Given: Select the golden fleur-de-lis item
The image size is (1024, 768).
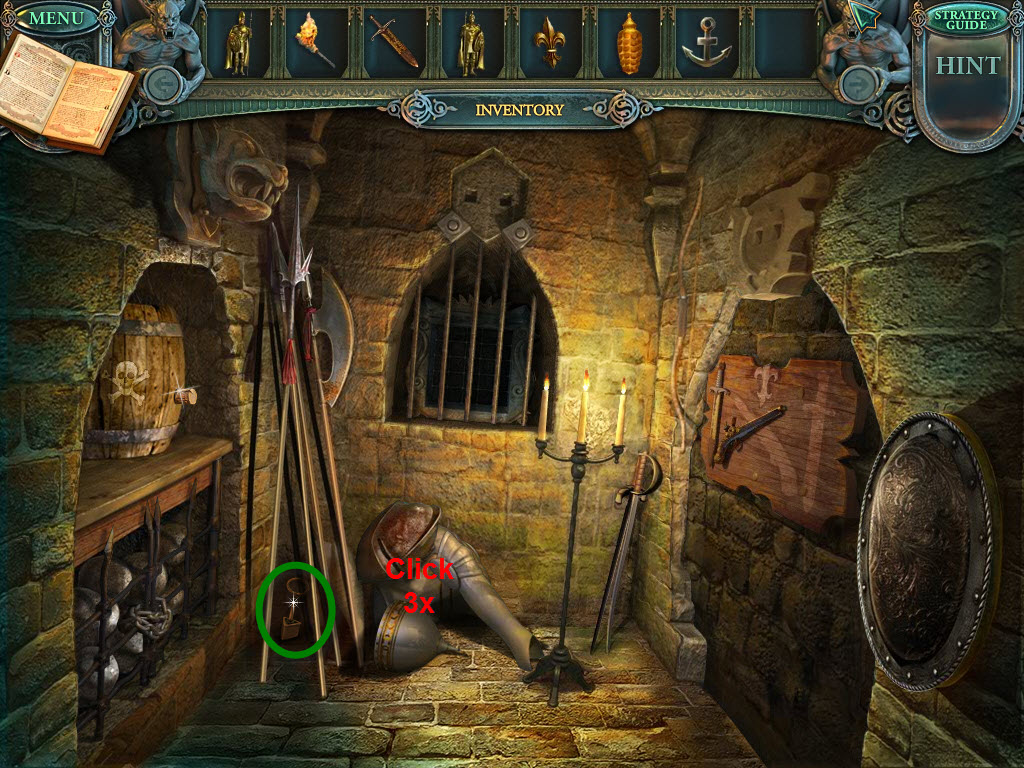Looking at the screenshot, I should click(x=550, y=42).
